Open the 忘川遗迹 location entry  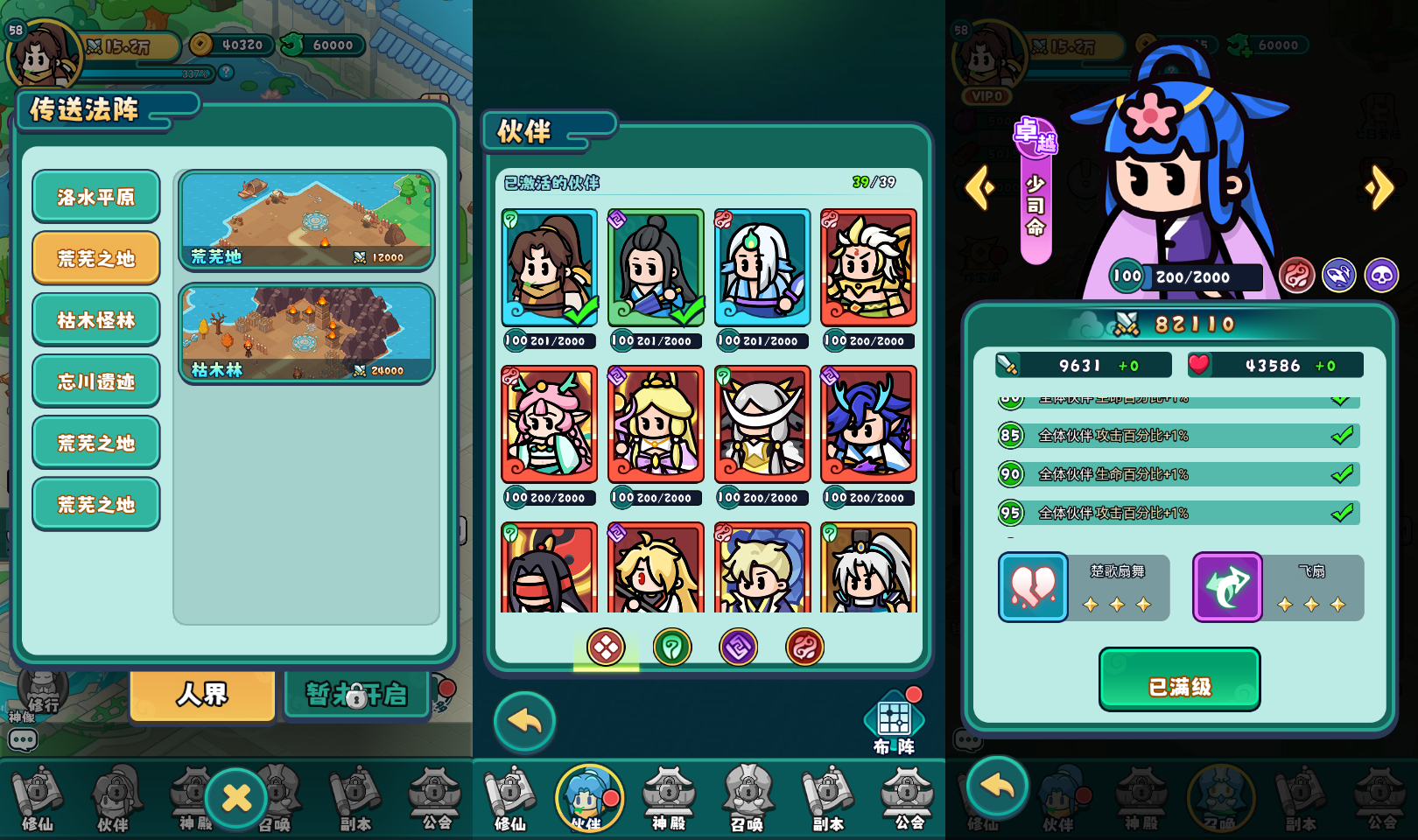click(x=96, y=381)
